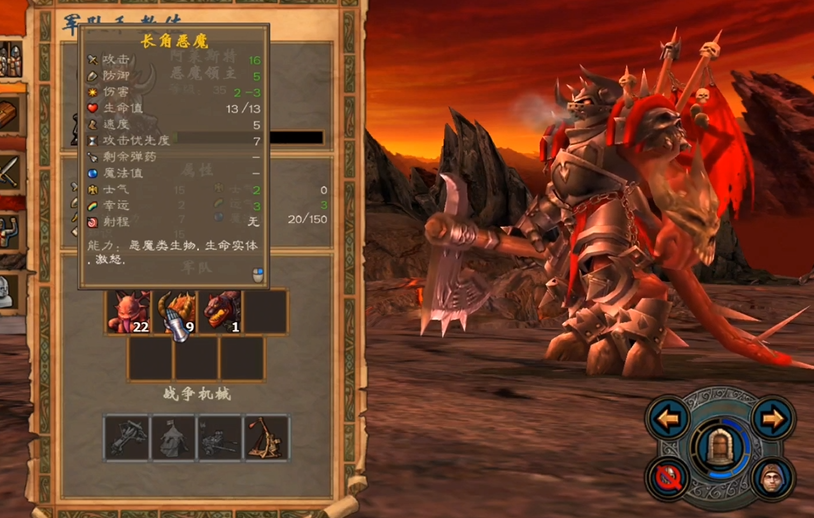Select the imp stack with 22 units
Viewport: 814px width, 518px height.
pyautogui.click(x=129, y=312)
